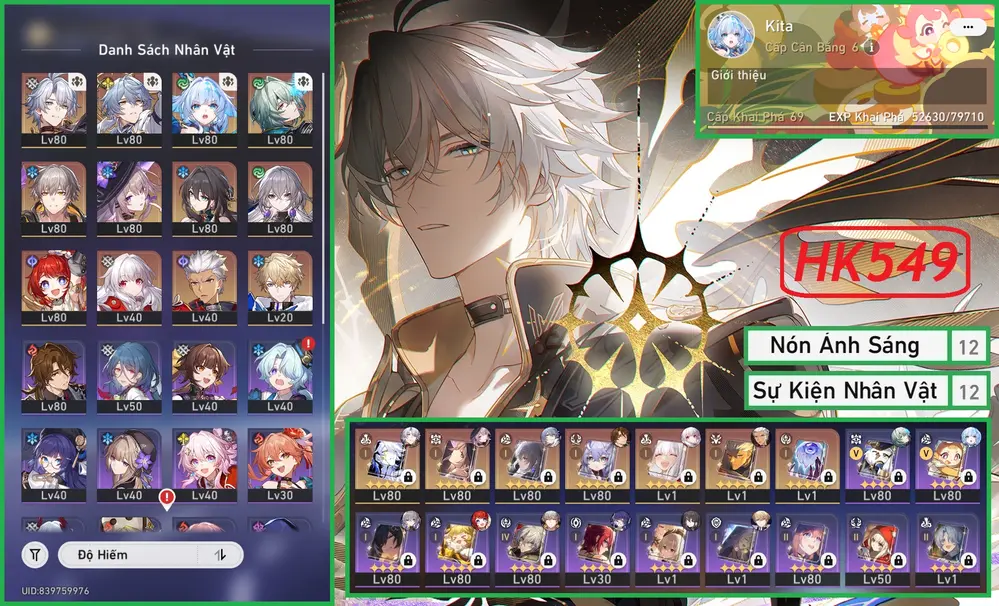Viewport: 999px width, 606px height.
Task: Open the Độ Hiếm sort dropdown
Action: click(128, 554)
